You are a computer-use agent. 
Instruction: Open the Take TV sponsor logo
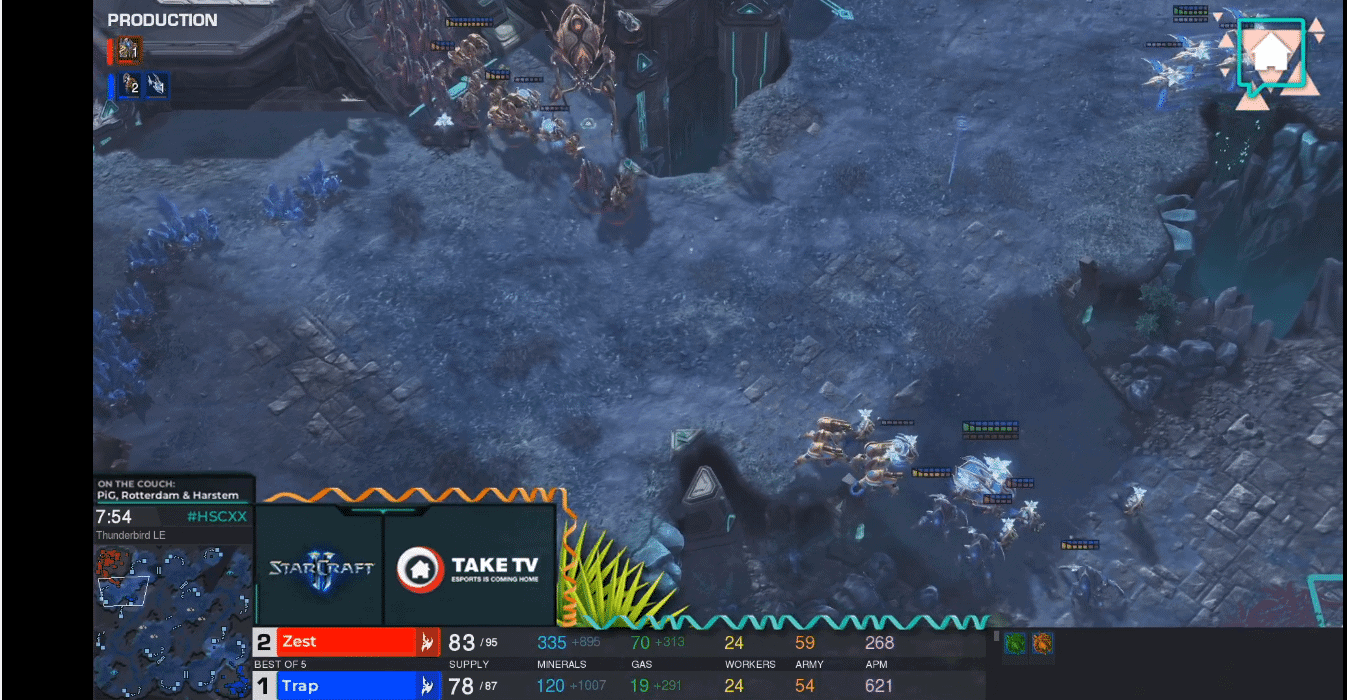click(469, 568)
